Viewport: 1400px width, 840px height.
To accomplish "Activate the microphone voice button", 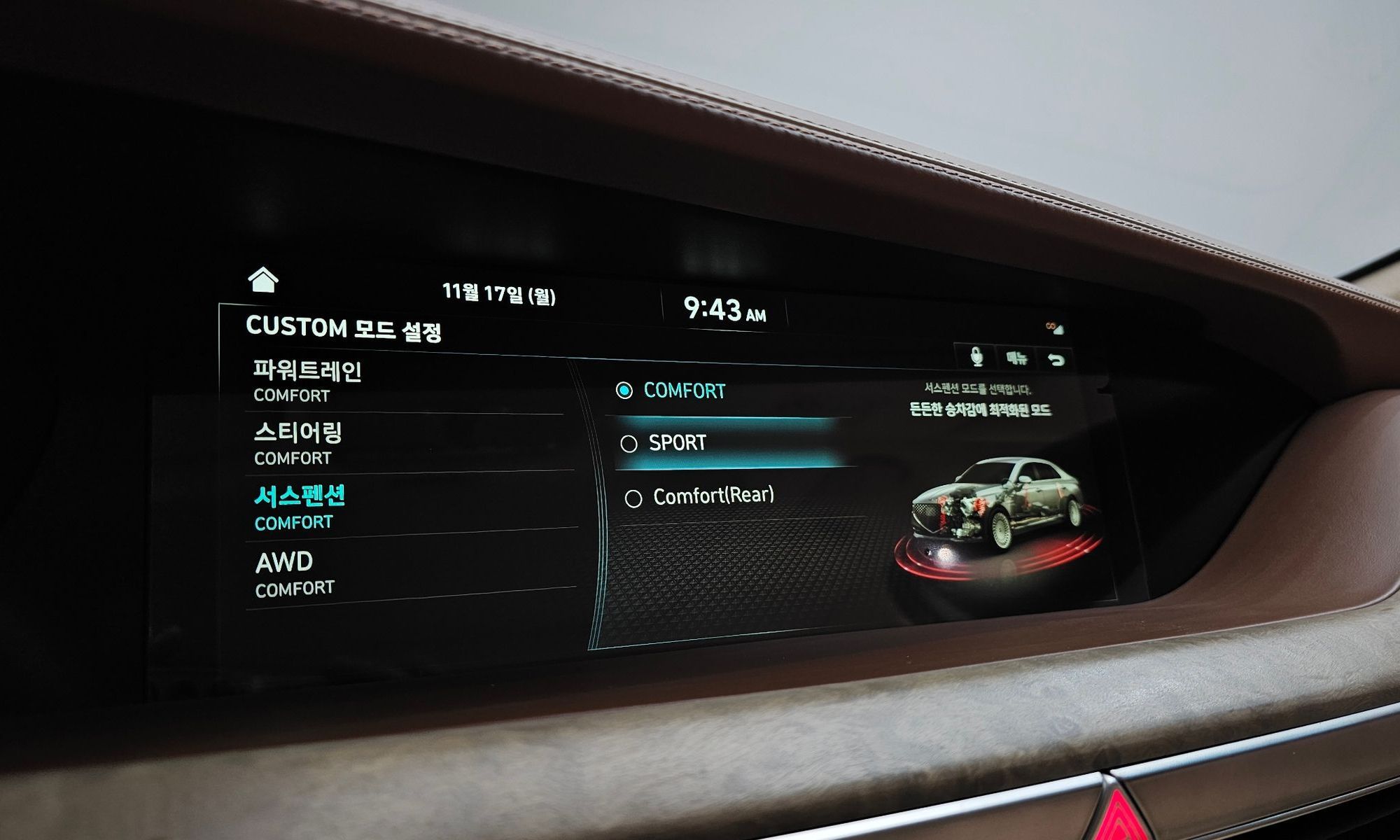I will click(977, 357).
